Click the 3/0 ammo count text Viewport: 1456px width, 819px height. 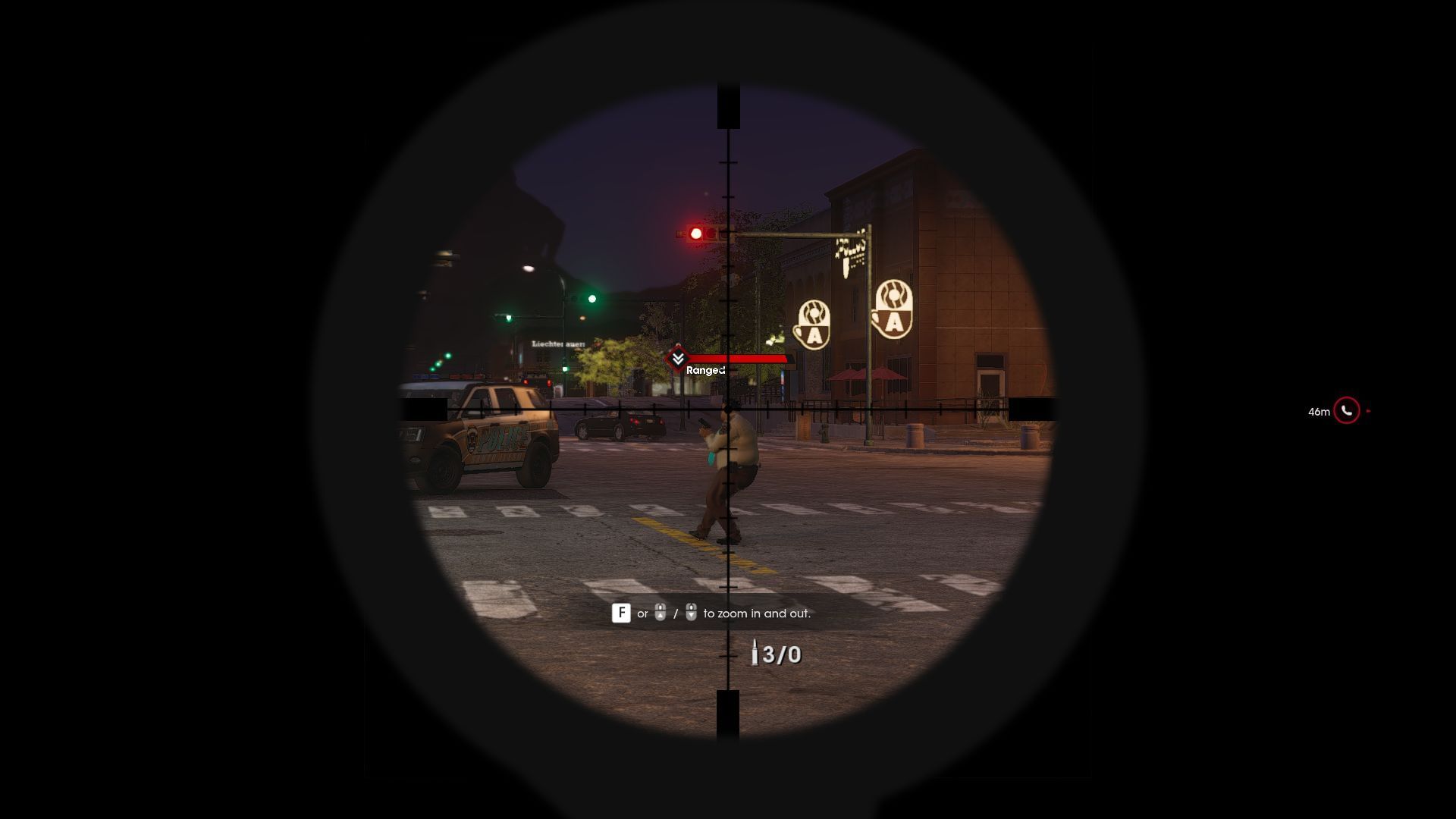coord(781,653)
